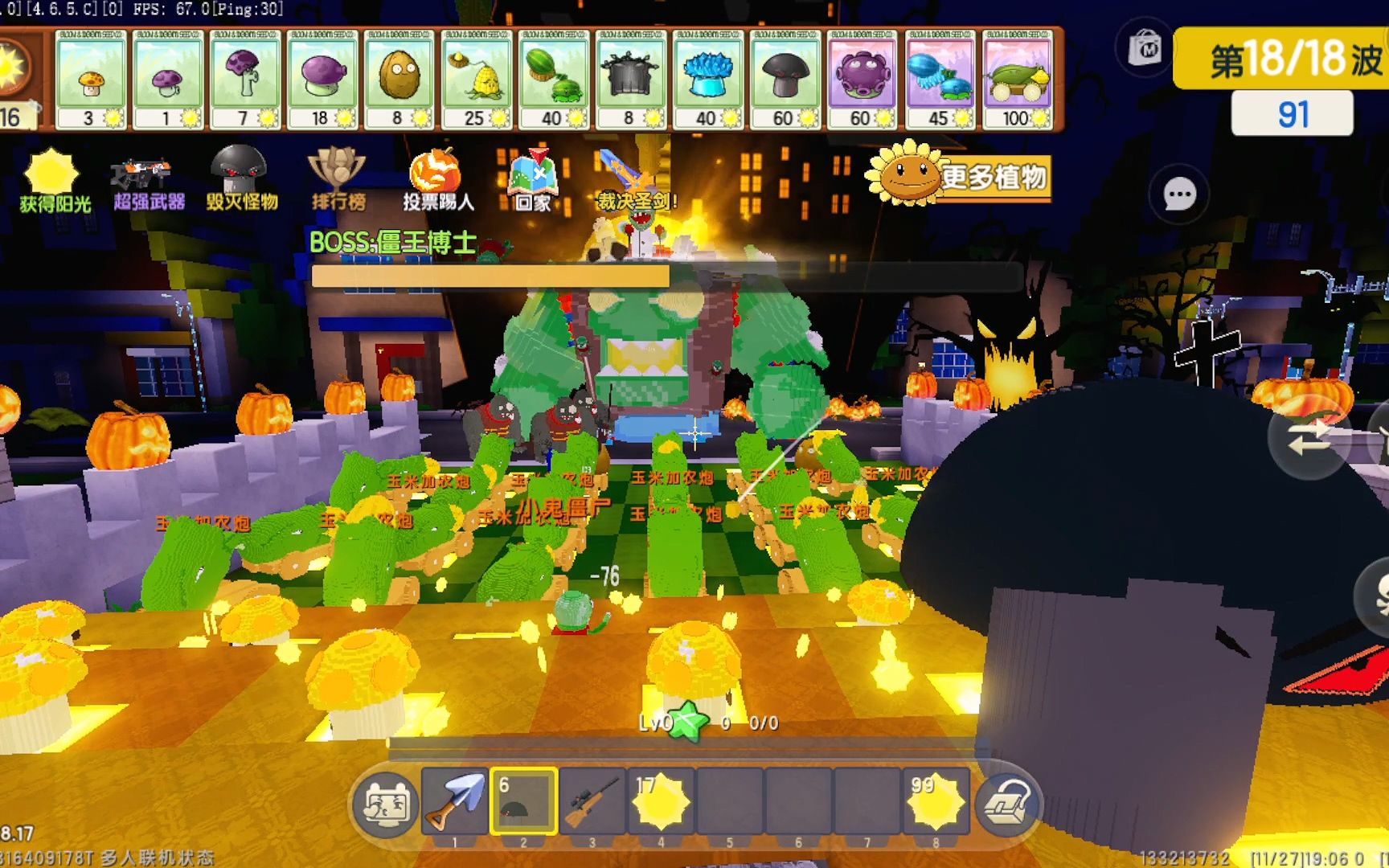Activate 毁灭怪物 destroy monsters
The width and height of the screenshot is (1389, 868).
click(x=240, y=179)
